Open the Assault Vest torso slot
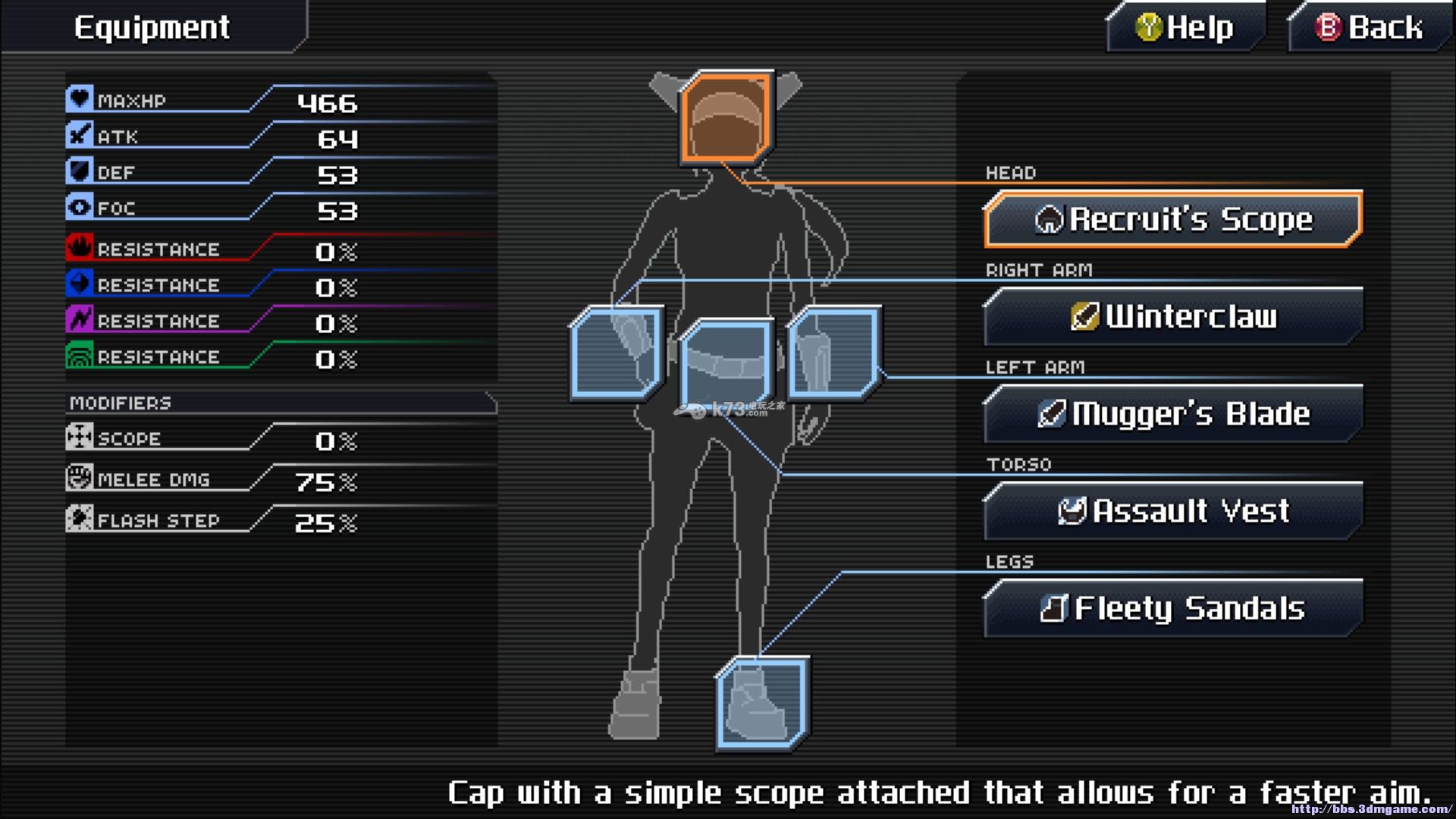The width and height of the screenshot is (1456, 819). pos(1172,511)
